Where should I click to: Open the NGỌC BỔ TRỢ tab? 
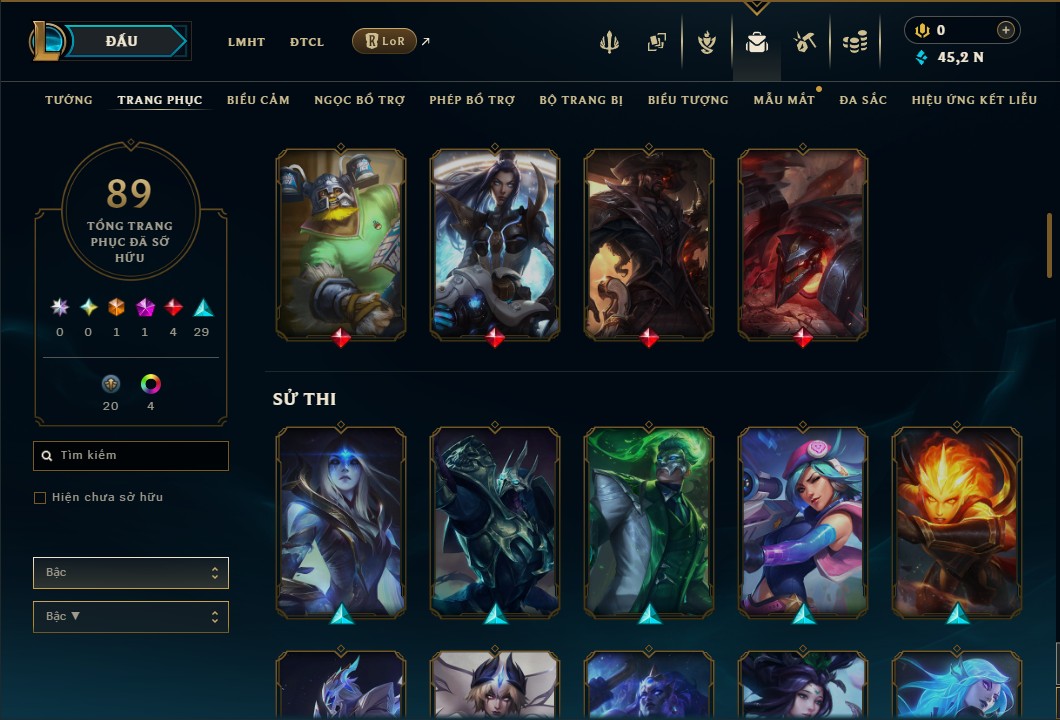(x=359, y=100)
